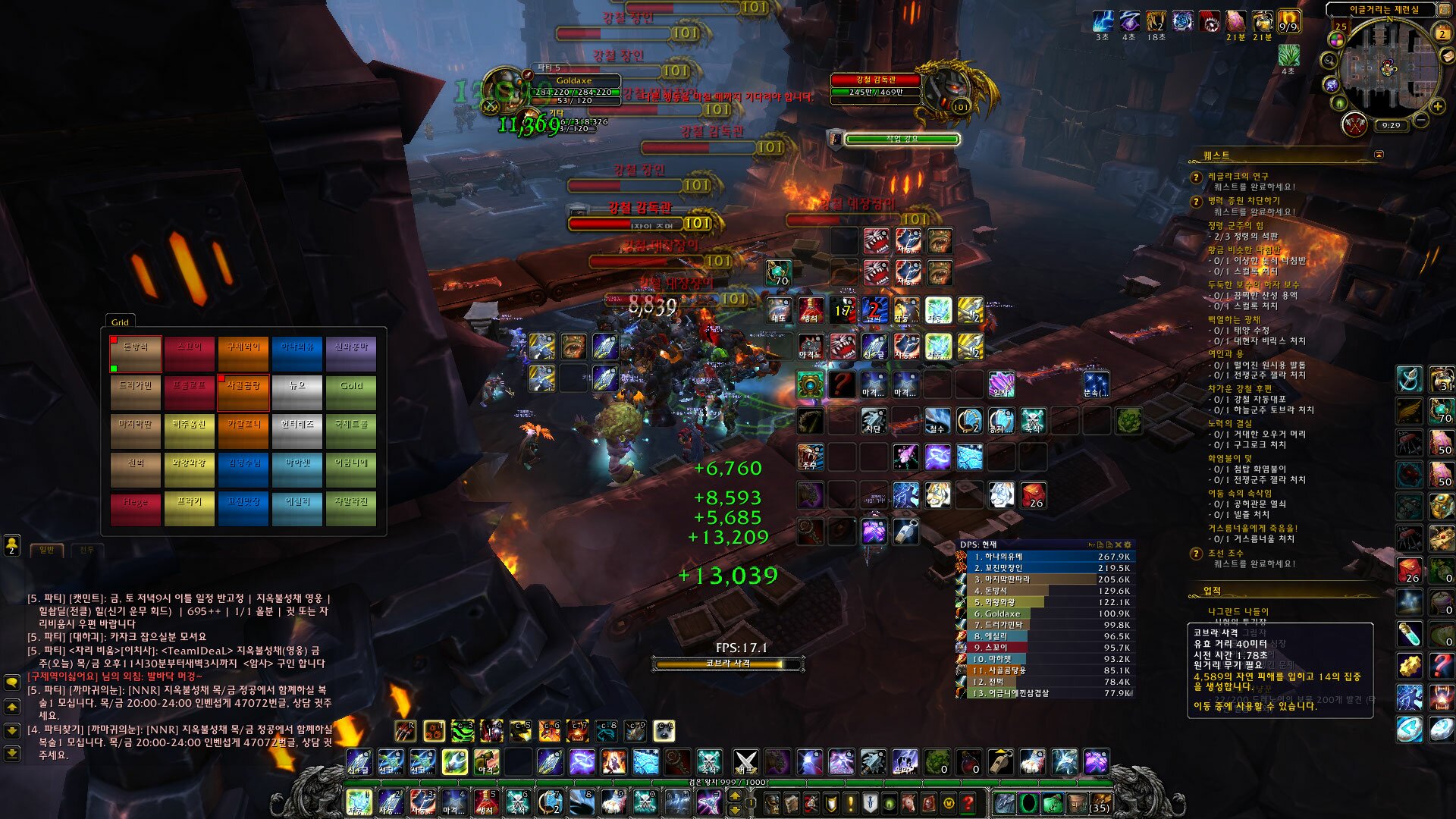1456x819 pixels.
Task: Switch to the 전투 combat log tab
Action: point(86,550)
